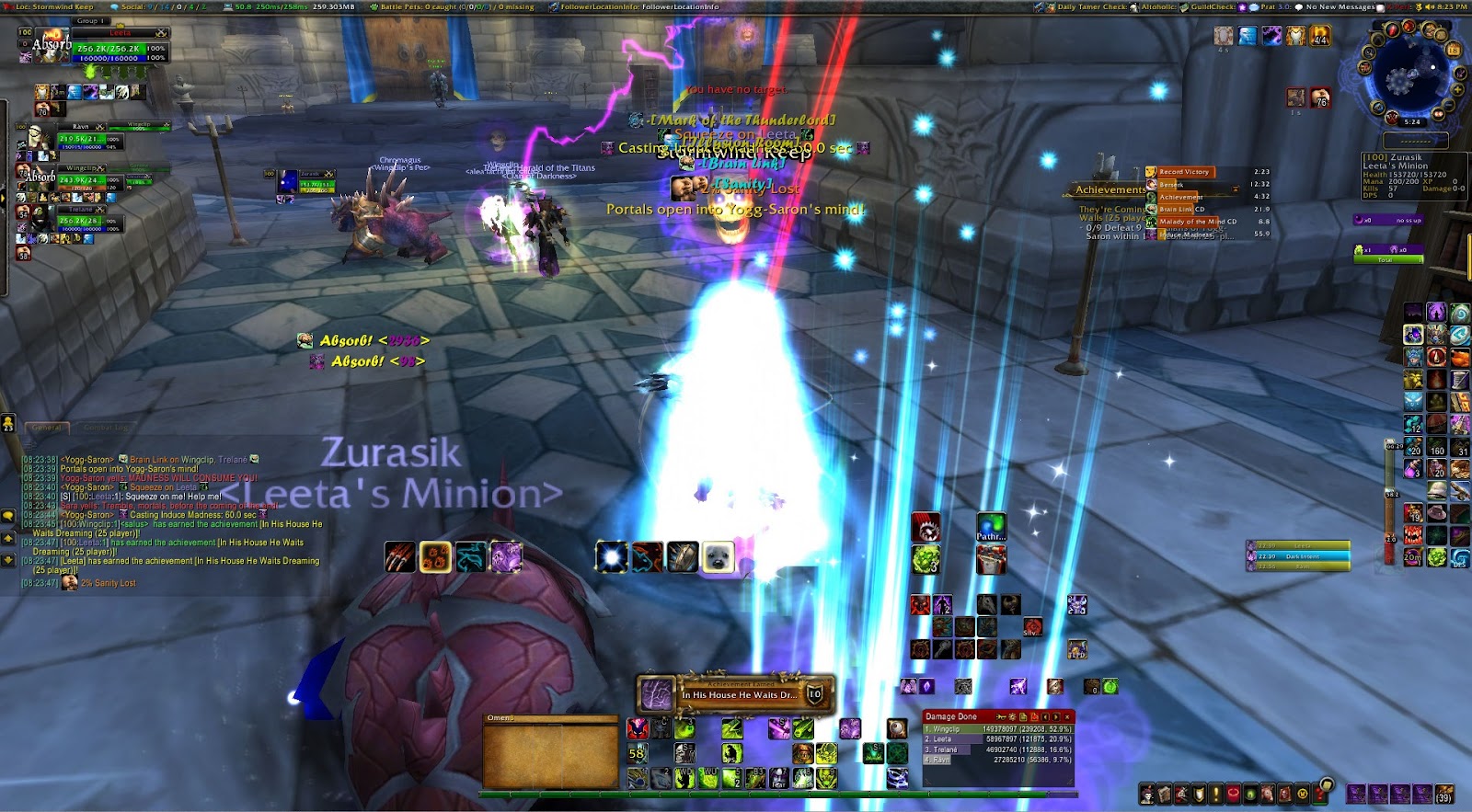Click the Omen threat meter window
Viewport: 1472px width, 812px height.
tap(550, 754)
